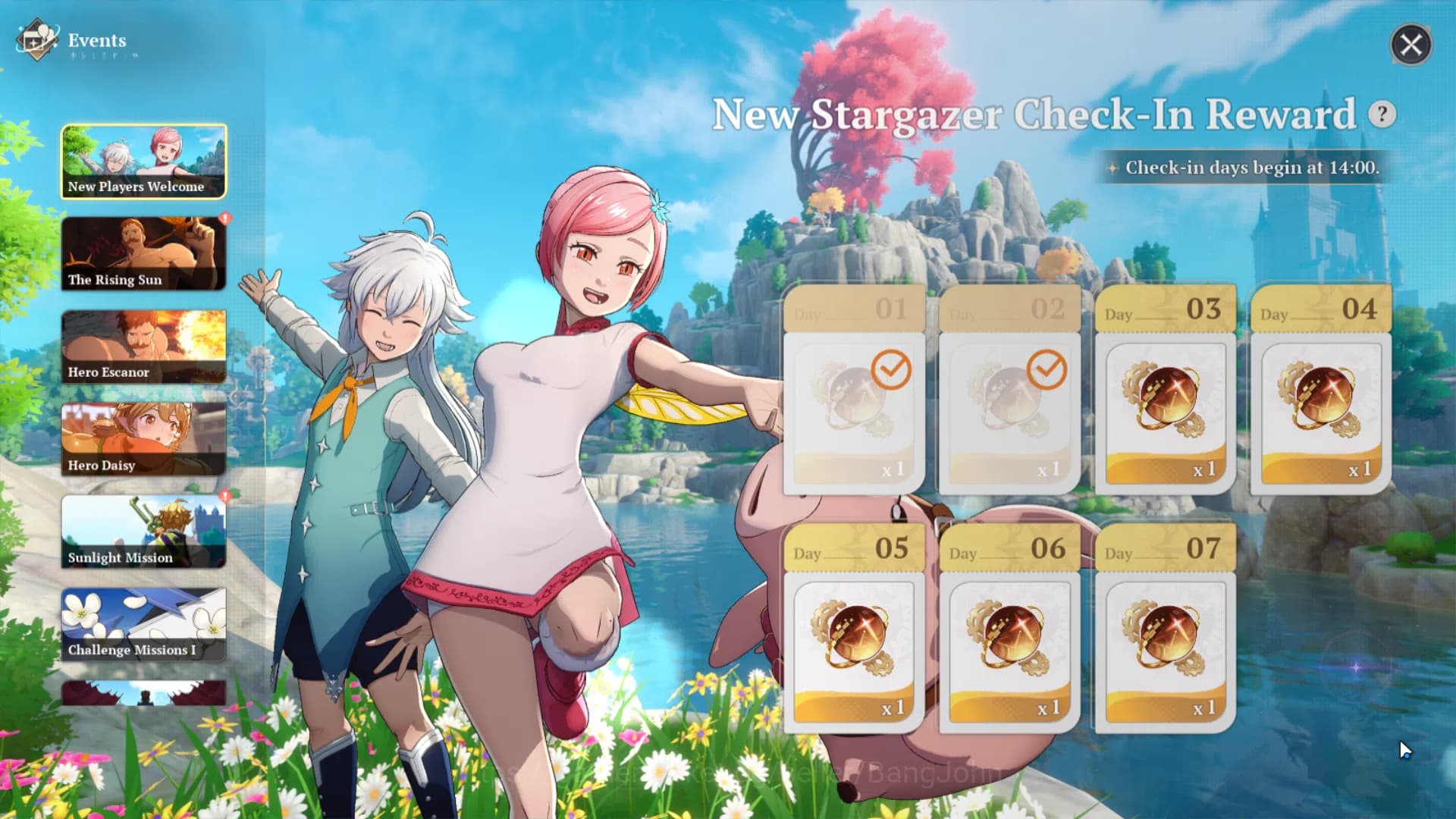1456x819 pixels.
Task: Click the sparkle icon beside the check-in time
Action: coord(1114,168)
